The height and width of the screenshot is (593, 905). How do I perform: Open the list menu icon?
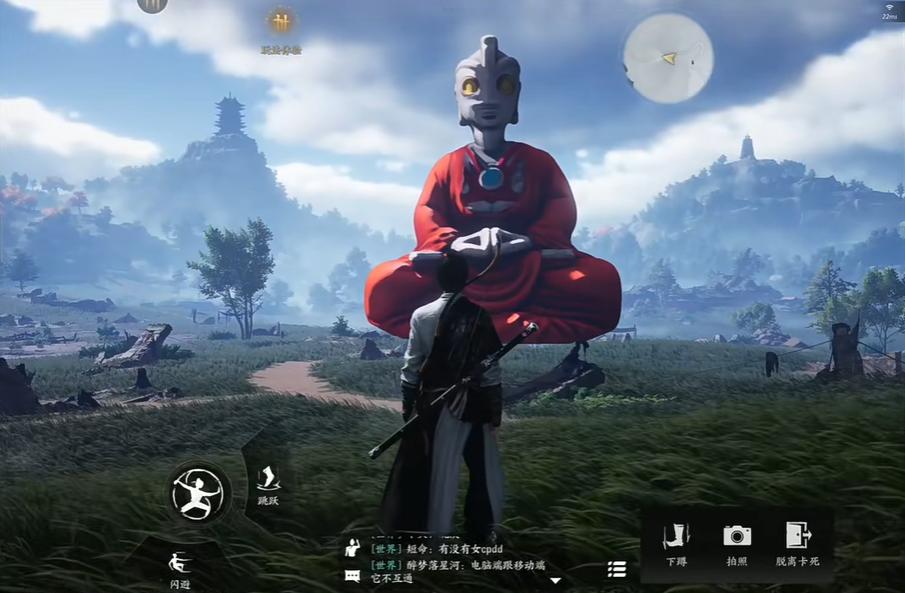(617, 569)
